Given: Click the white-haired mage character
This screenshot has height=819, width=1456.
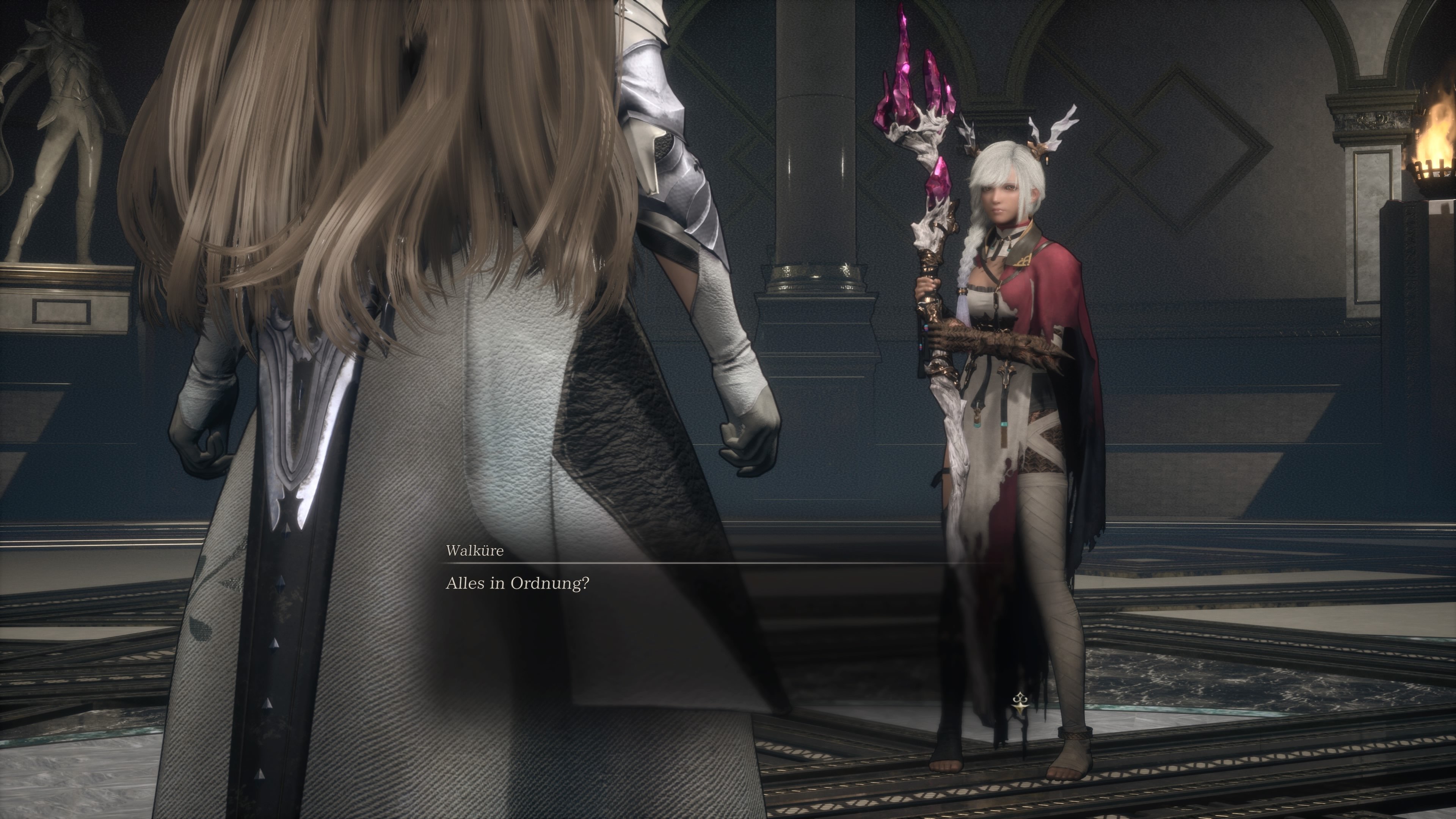Looking at the screenshot, I should tap(1017, 395).
